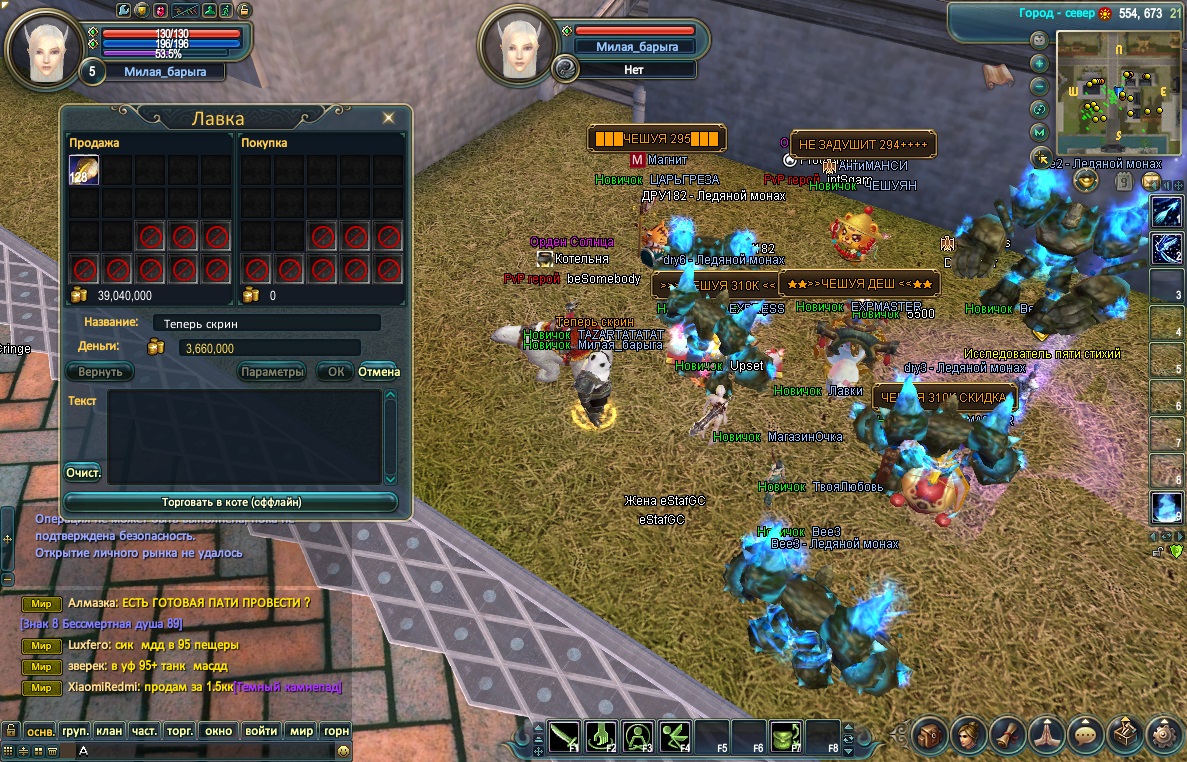Edit the shop Название field
Image resolution: width=1187 pixels, height=762 pixels.
point(266,323)
